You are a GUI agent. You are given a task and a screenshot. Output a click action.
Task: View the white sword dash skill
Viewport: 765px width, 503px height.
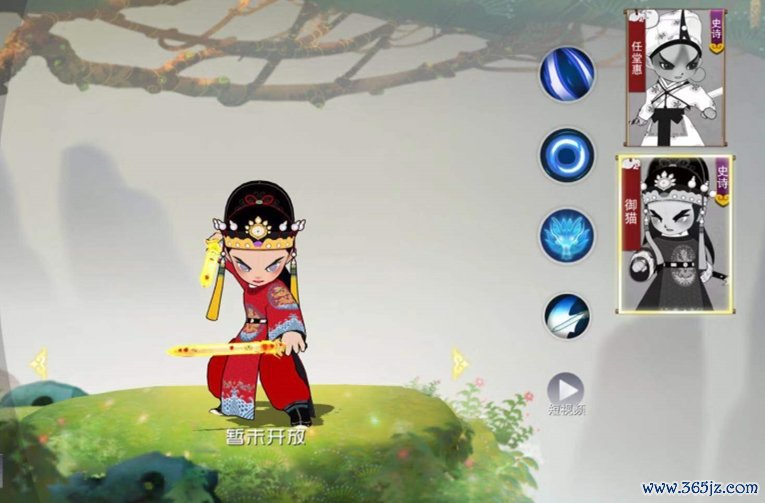[567, 316]
